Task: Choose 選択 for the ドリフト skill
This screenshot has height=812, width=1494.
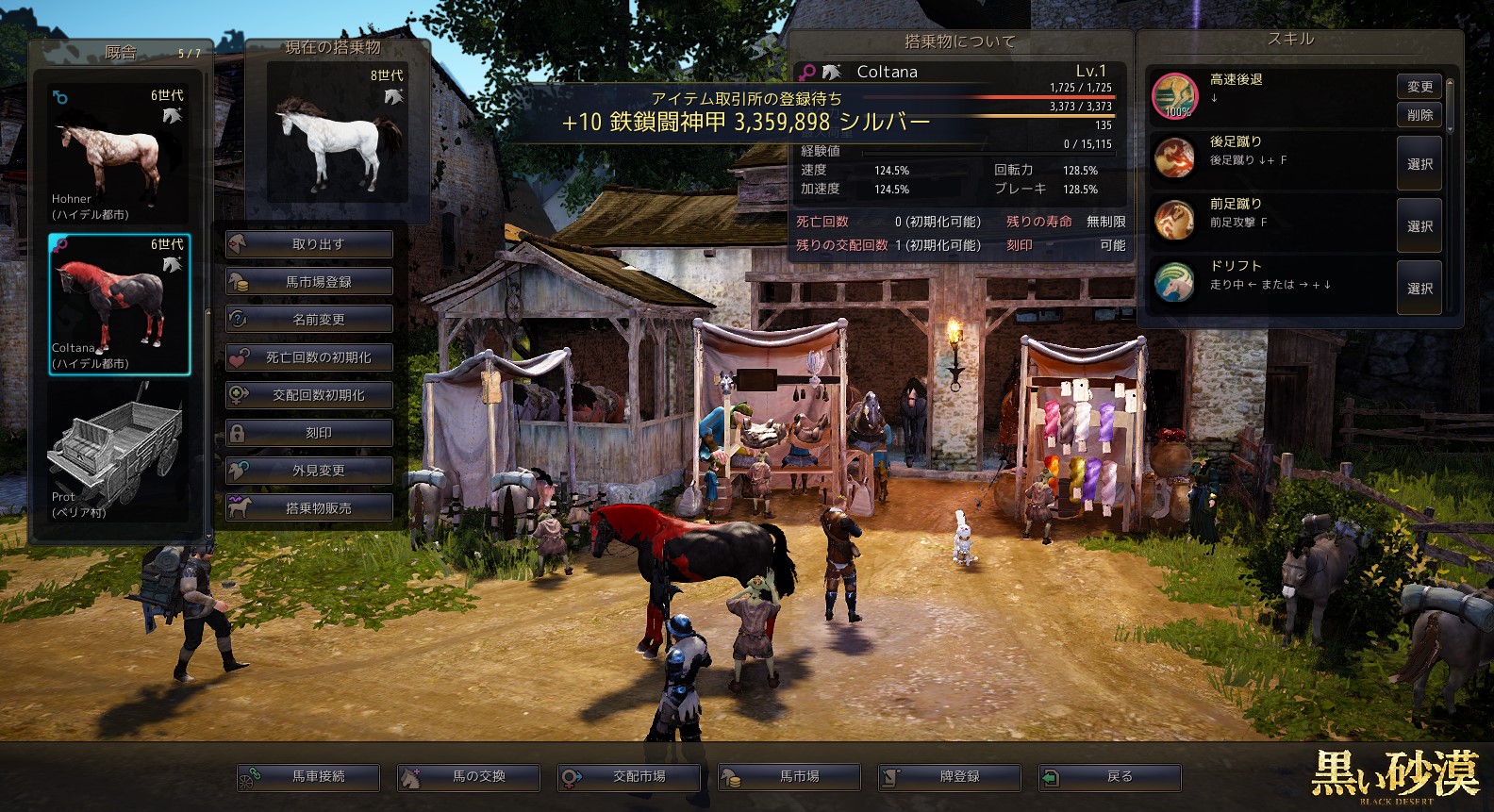Action: pos(1419,289)
